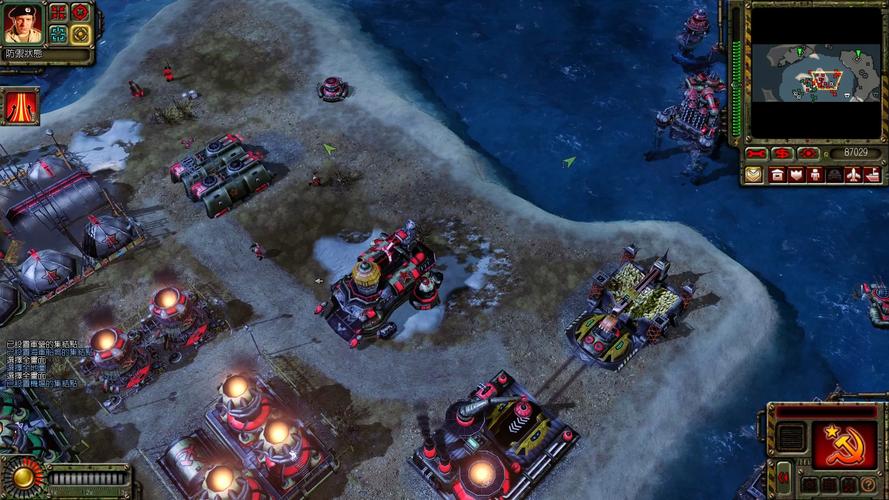Image resolution: width=889 pixels, height=500 pixels.
Task: Select the gold chevron tab beside the build tabs
Action: pos(754,175)
